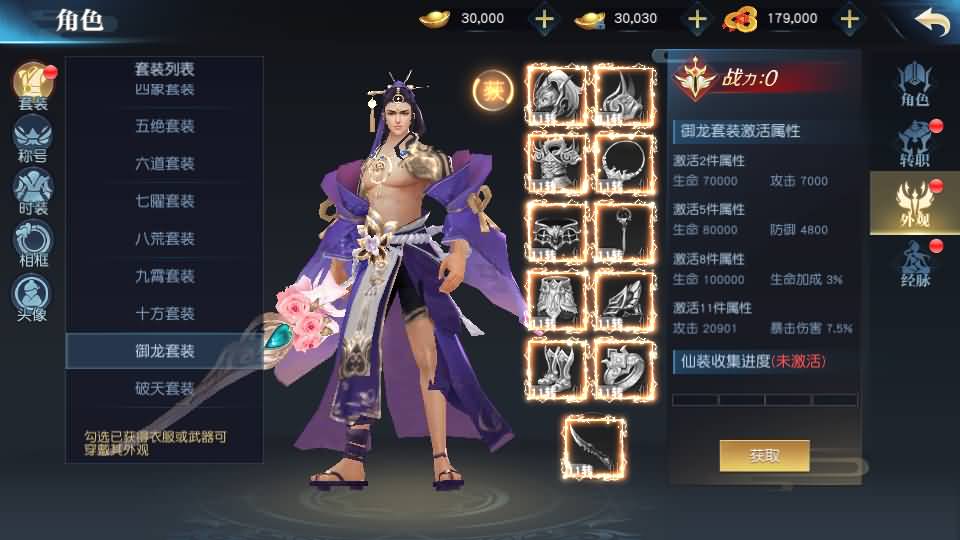960x540 pixels.
Task: Switch to the 相框 frame tab
Action: 32,245
